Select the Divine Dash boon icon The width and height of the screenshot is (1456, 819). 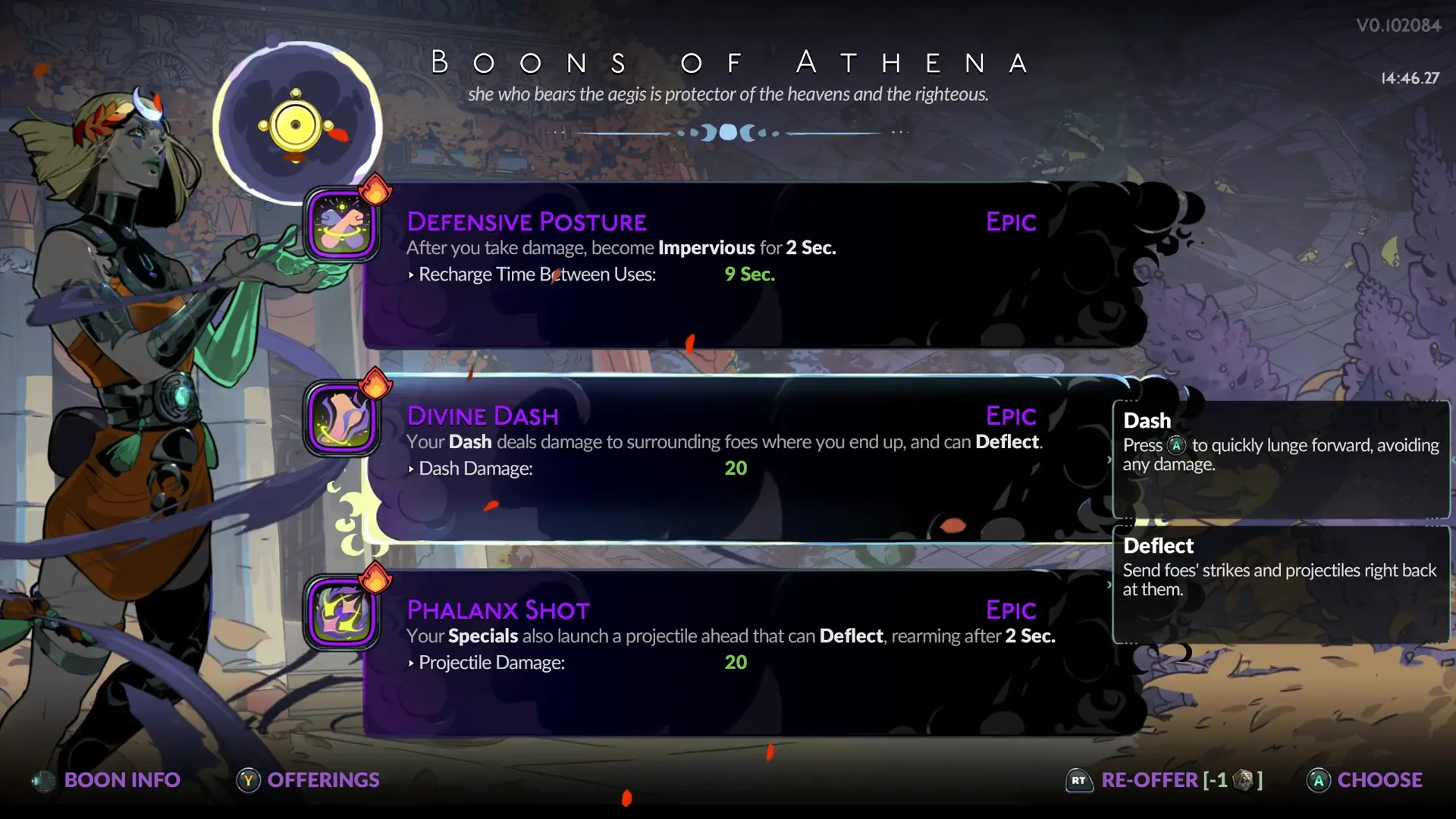(343, 419)
